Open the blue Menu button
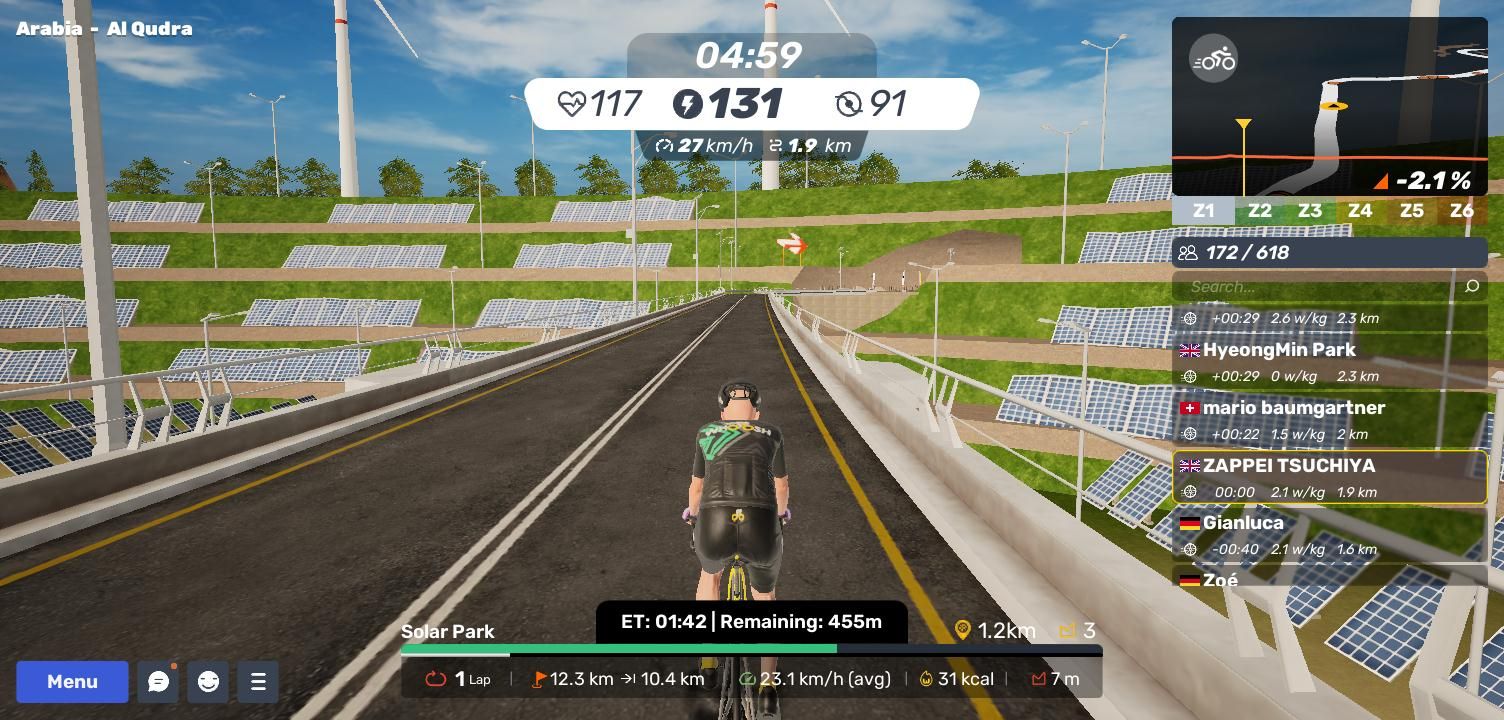 tap(72, 682)
